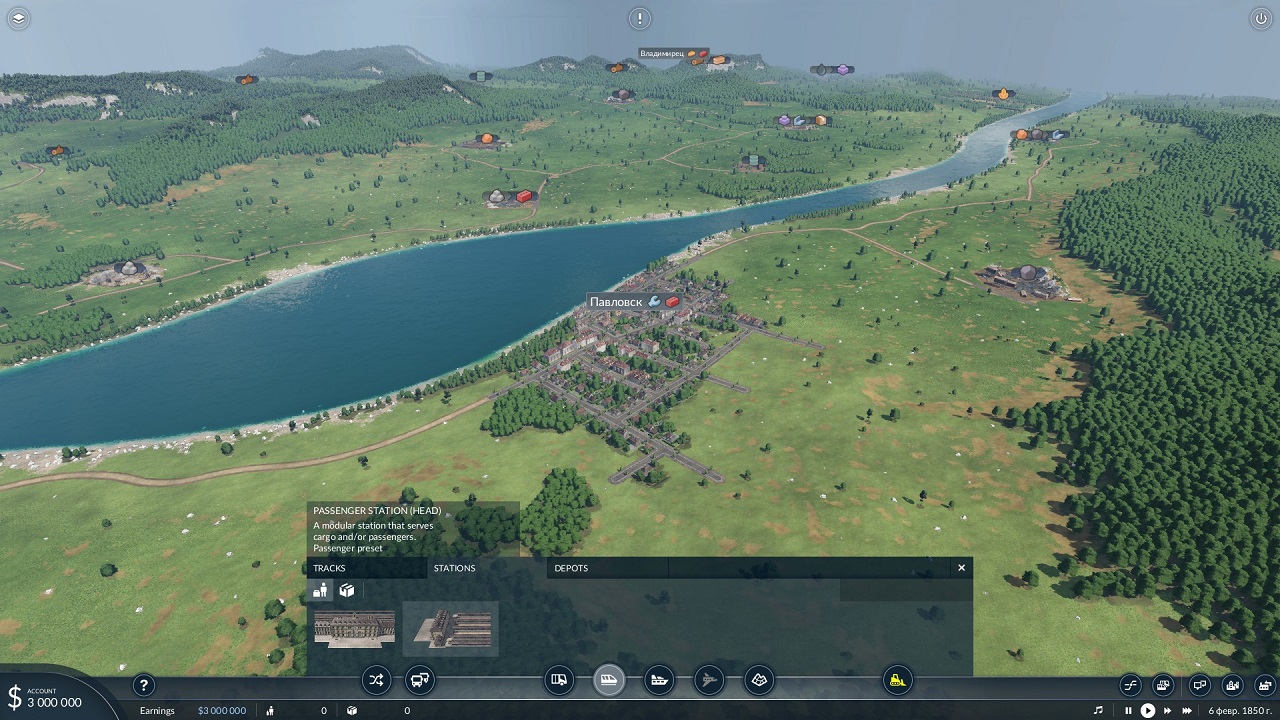This screenshot has width=1280, height=720.
Task: Select the head passenger station thumbnail
Action: pyautogui.click(x=450, y=629)
